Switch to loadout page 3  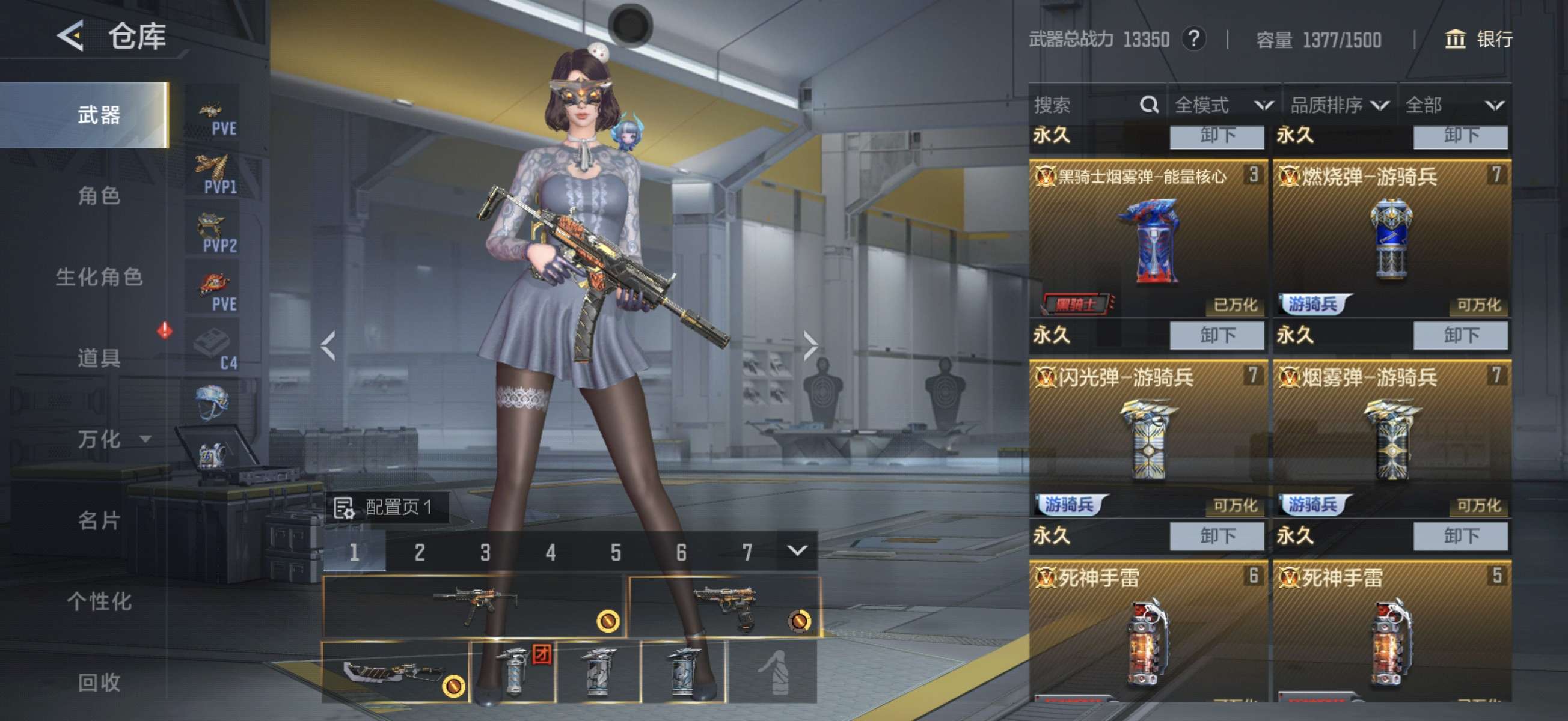tap(485, 552)
